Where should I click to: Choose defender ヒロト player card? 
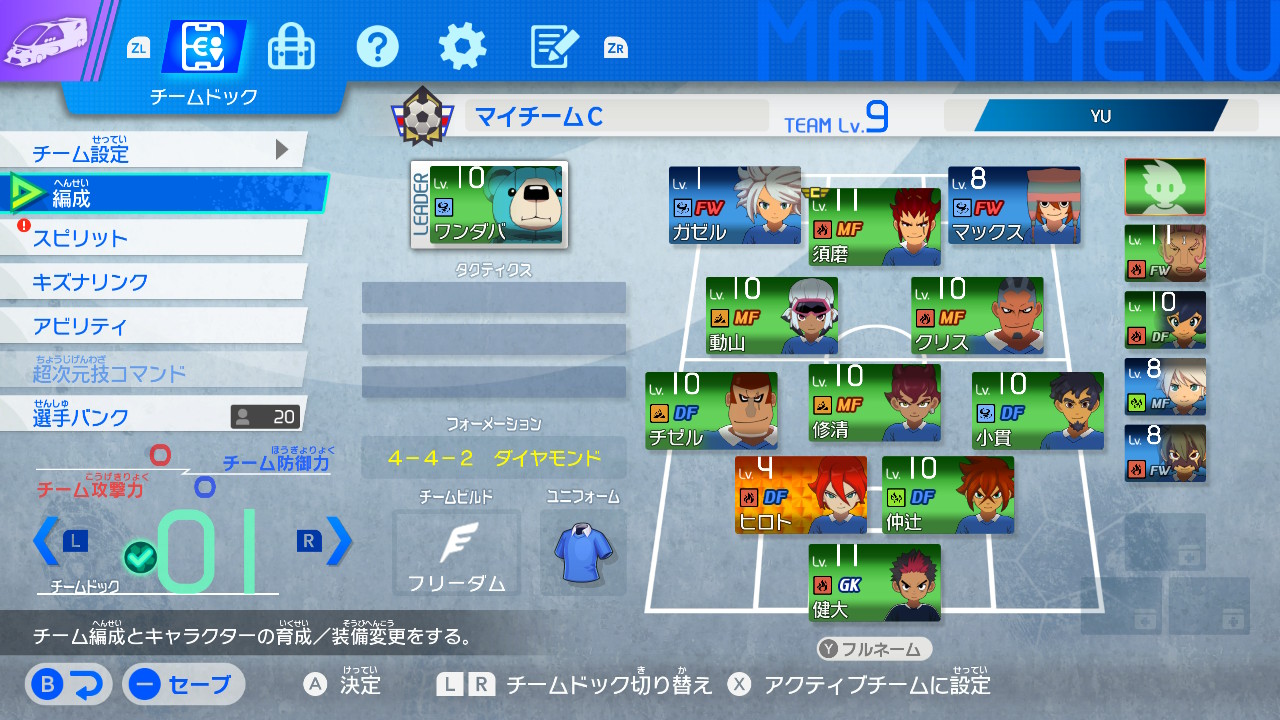(800, 494)
